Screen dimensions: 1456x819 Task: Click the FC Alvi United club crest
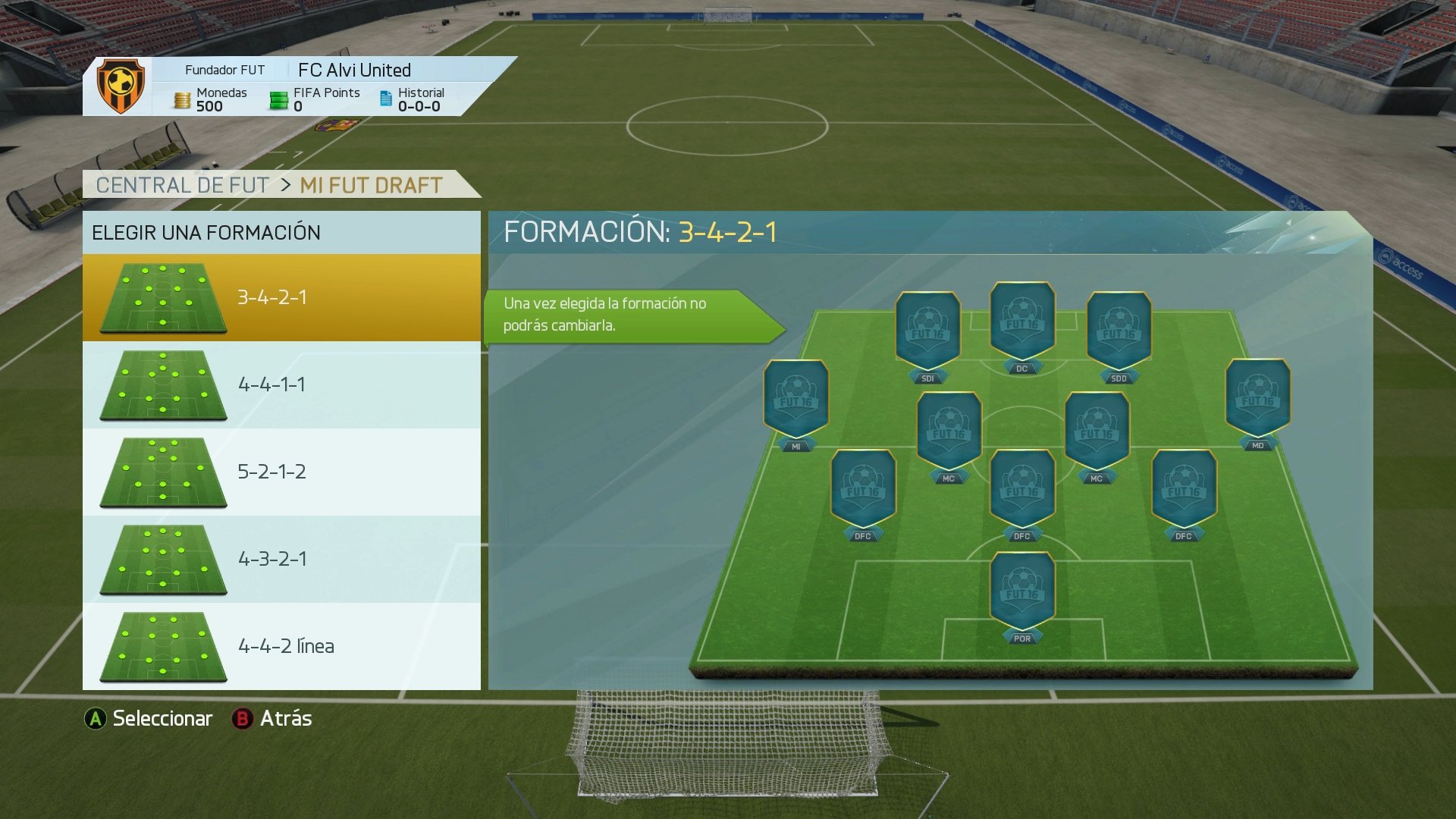pos(120,83)
